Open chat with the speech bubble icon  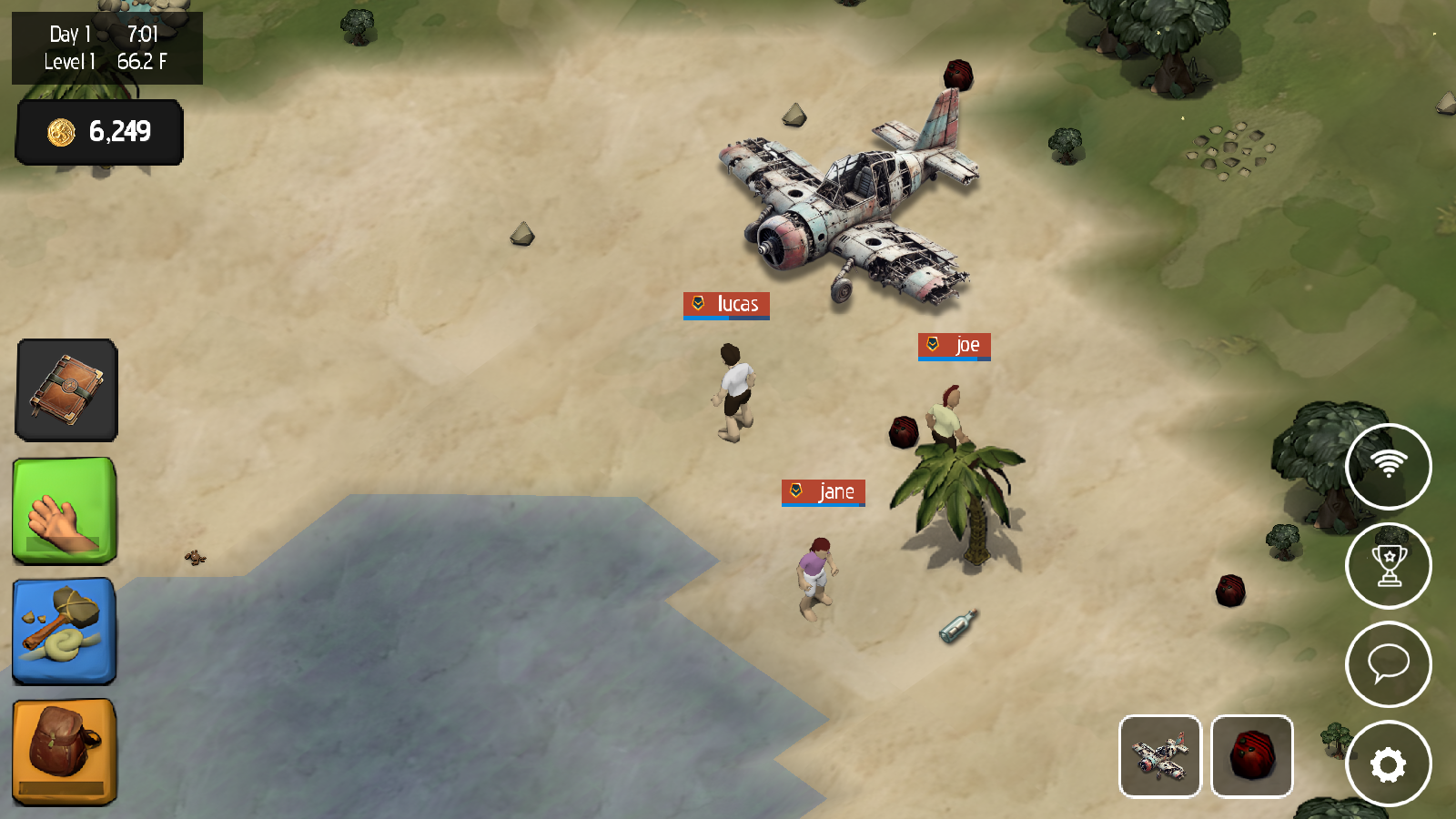pos(1389,664)
